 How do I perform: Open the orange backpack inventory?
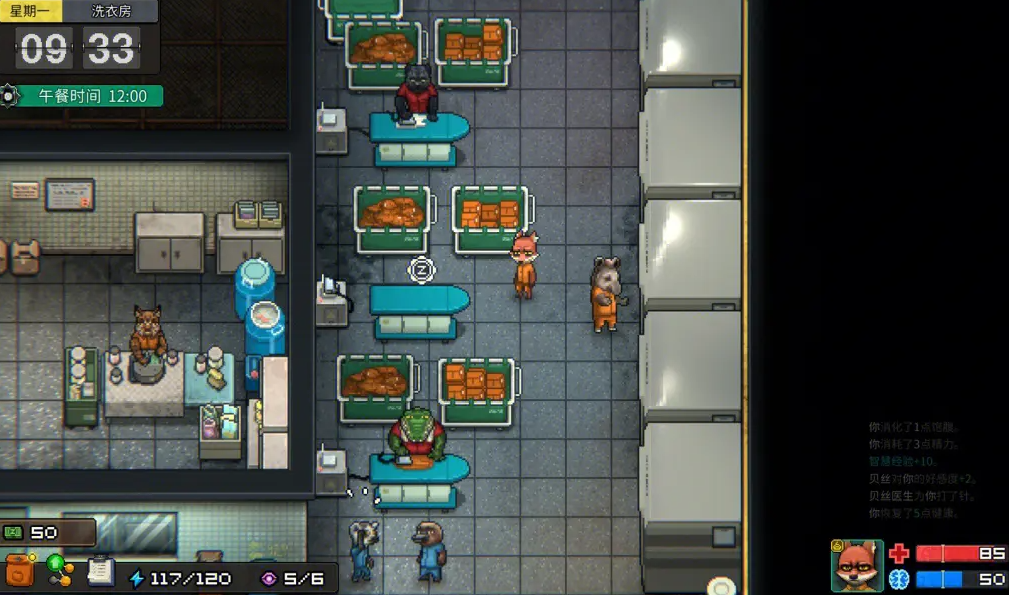(19, 572)
